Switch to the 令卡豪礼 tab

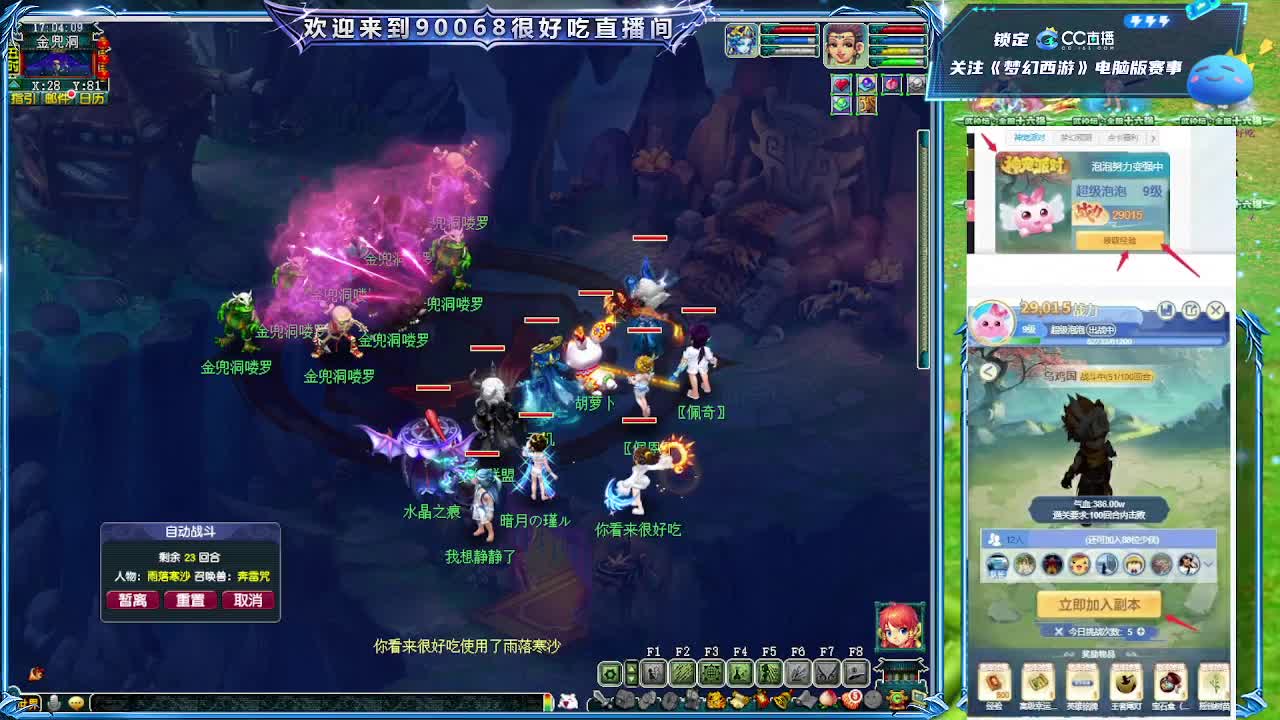[1124, 138]
